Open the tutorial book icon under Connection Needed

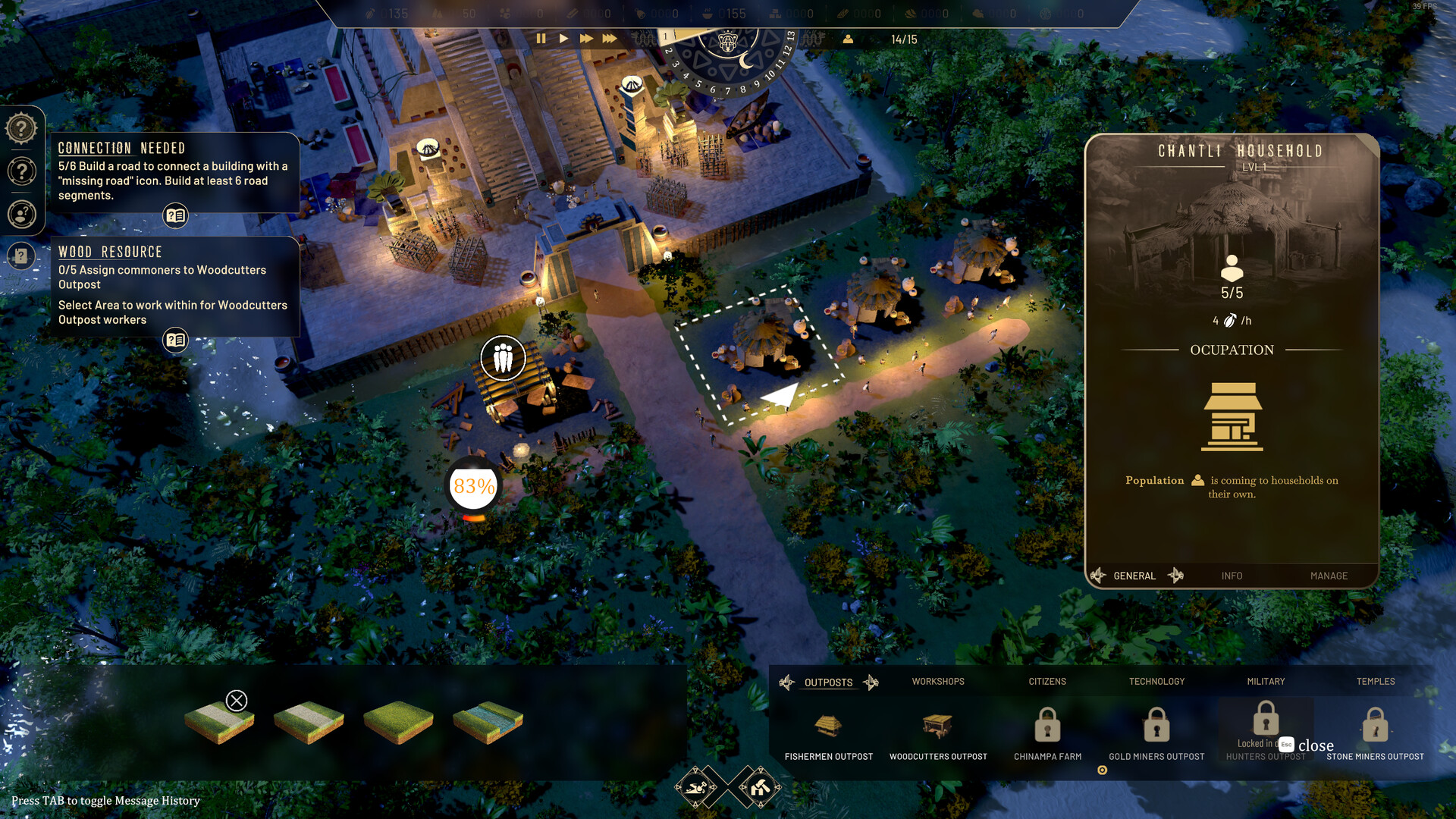click(175, 215)
